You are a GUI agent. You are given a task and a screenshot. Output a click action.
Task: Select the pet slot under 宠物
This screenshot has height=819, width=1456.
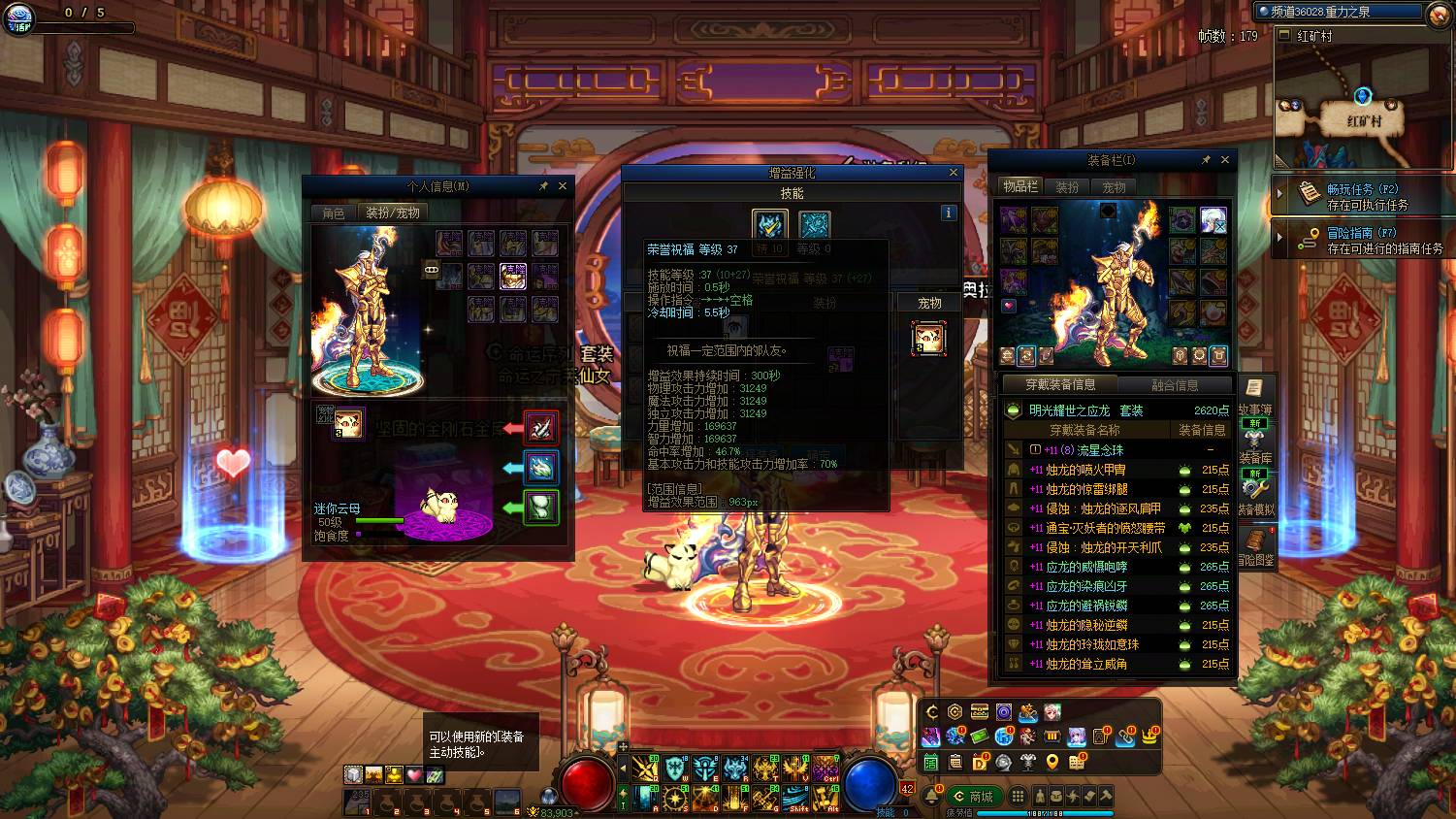click(928, 339)
